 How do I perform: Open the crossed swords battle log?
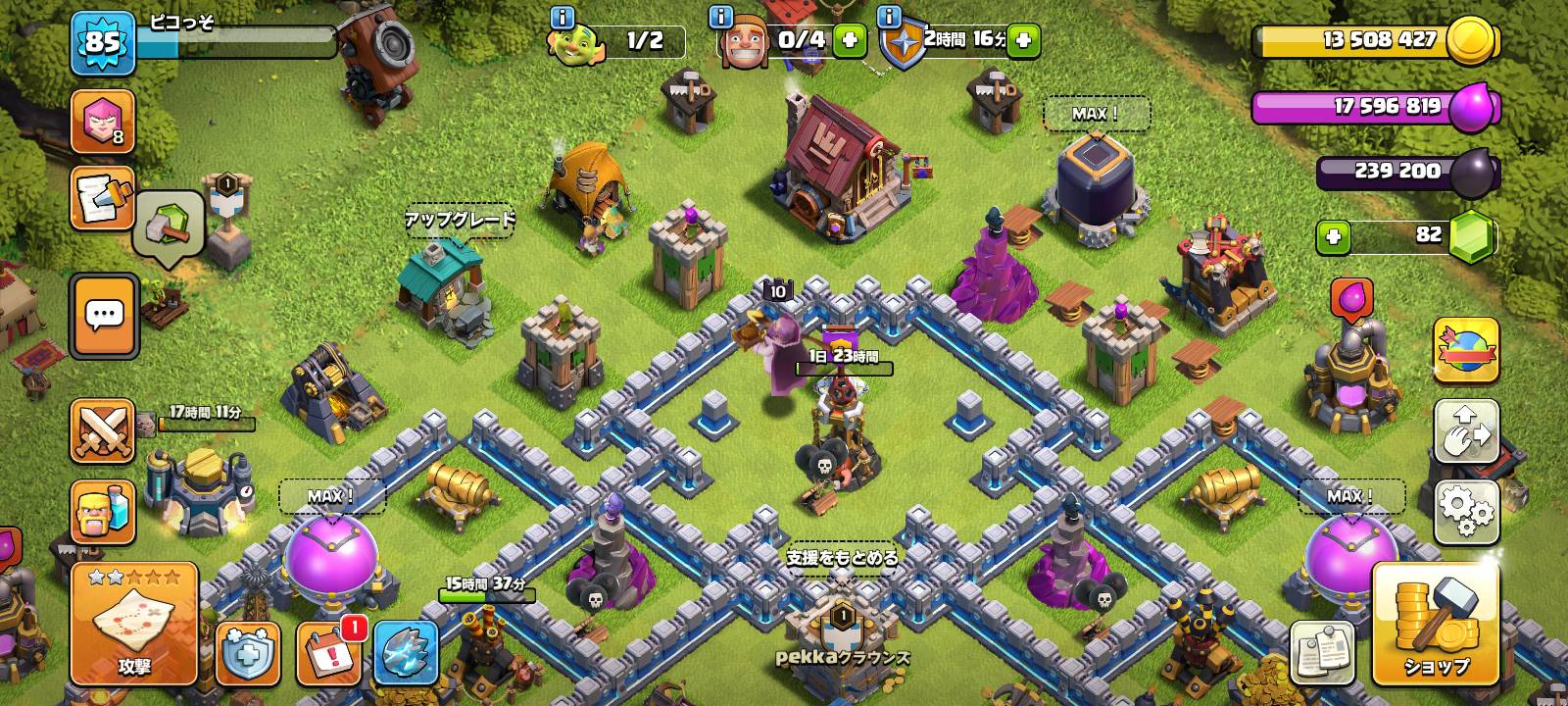pos(103,431)
